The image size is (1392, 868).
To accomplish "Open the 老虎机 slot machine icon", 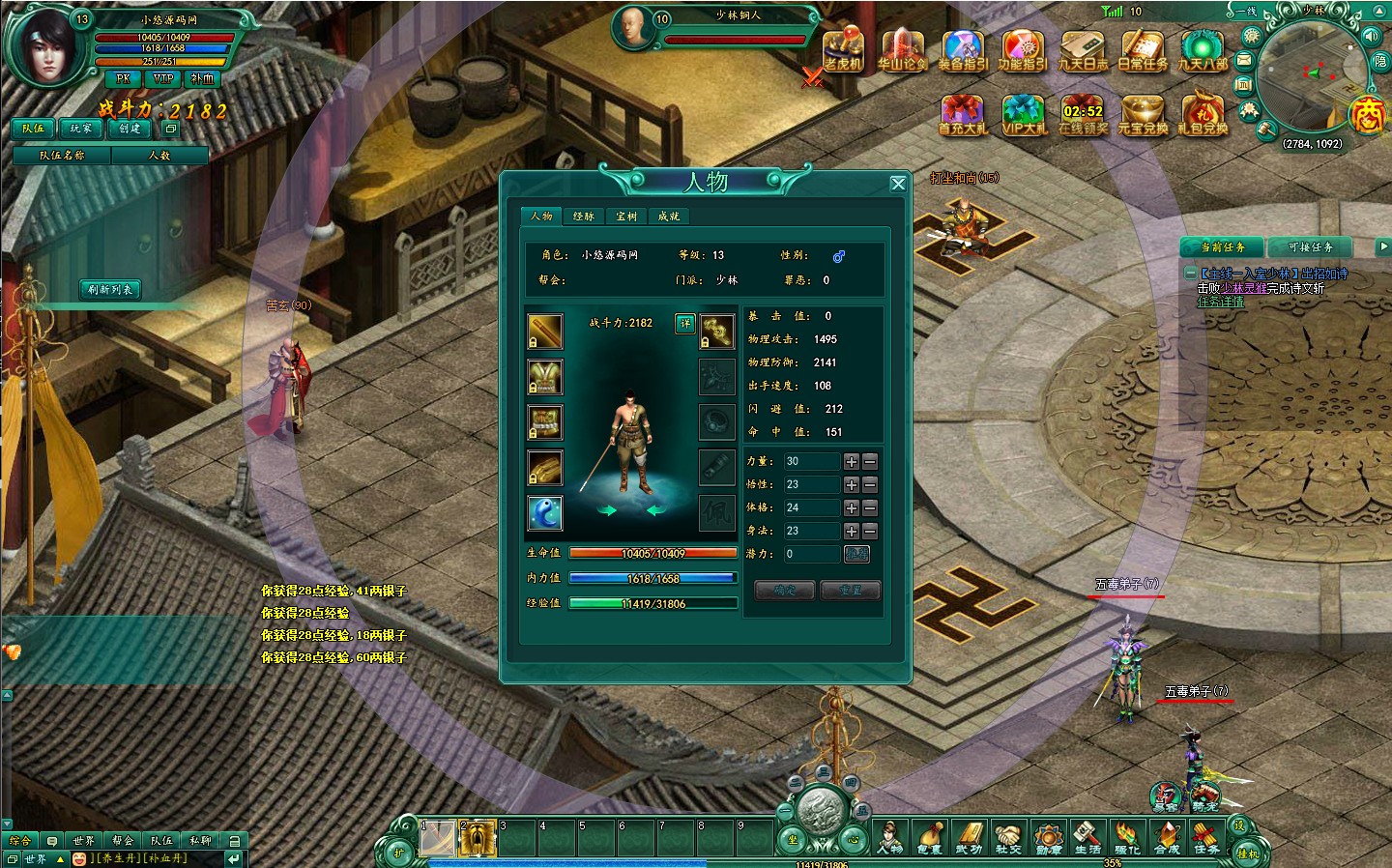I will tap(843, 51).
